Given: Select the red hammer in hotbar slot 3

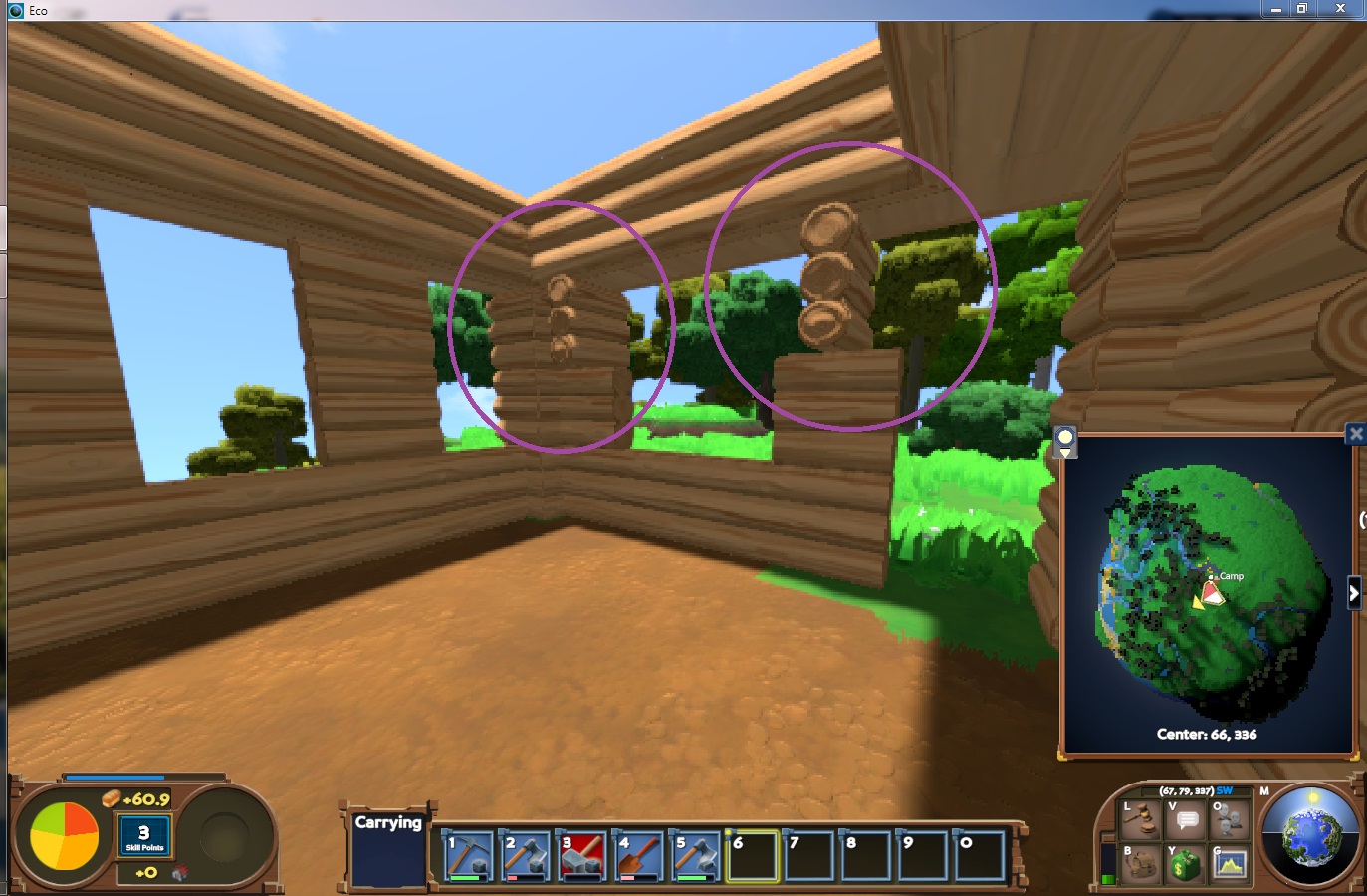Looking at the screenshot, I should tap(582, 858).
